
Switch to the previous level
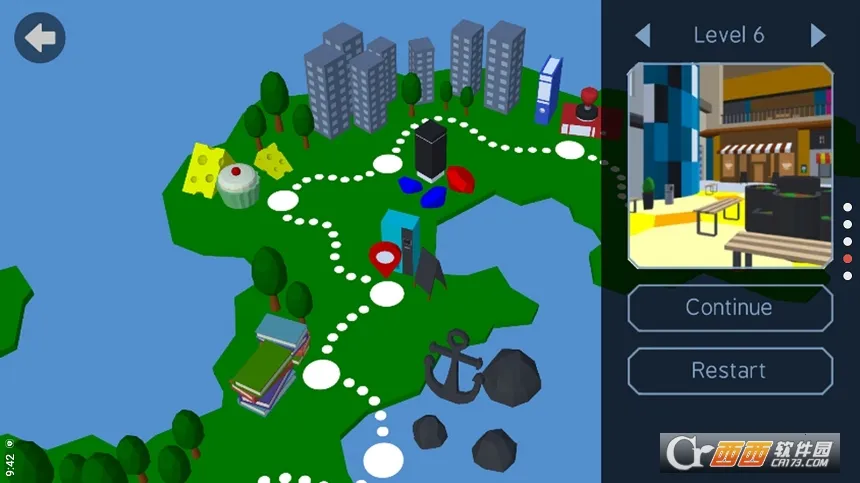pyautogui.click(x=642, y=36)
